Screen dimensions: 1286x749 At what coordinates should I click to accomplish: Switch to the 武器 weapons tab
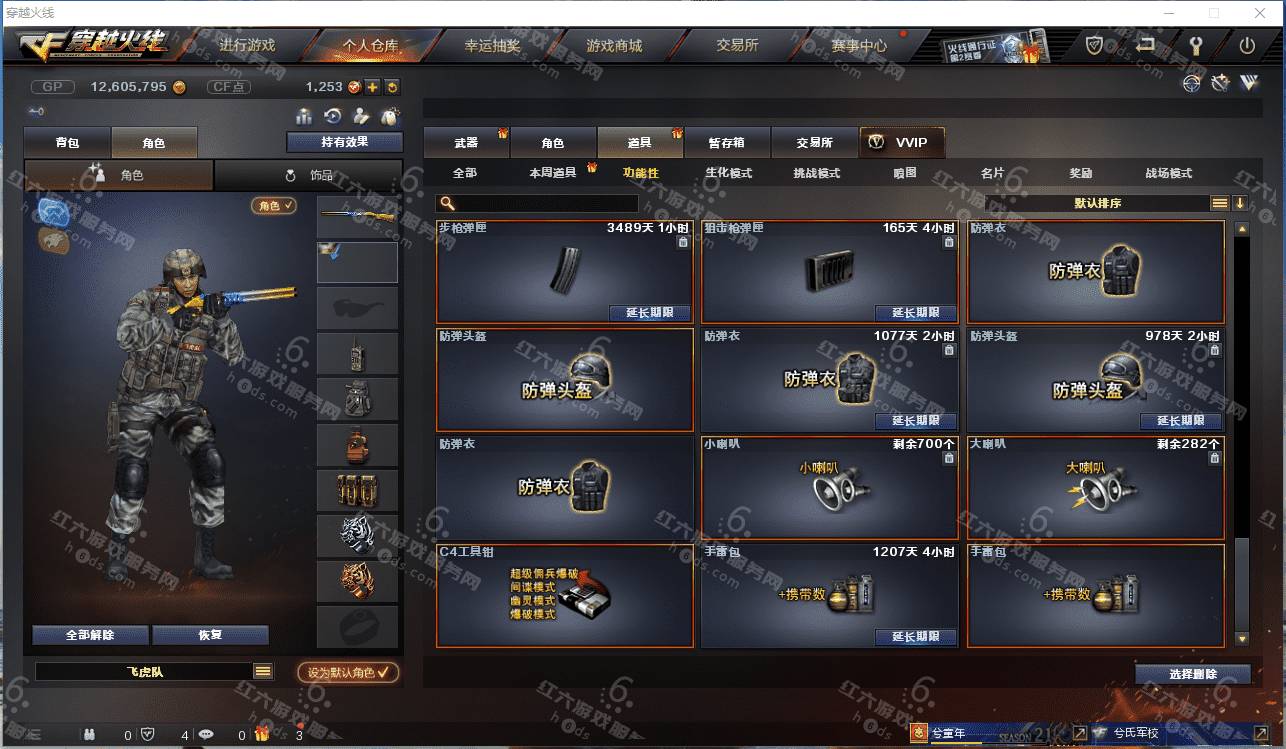(x=466, y=143)
